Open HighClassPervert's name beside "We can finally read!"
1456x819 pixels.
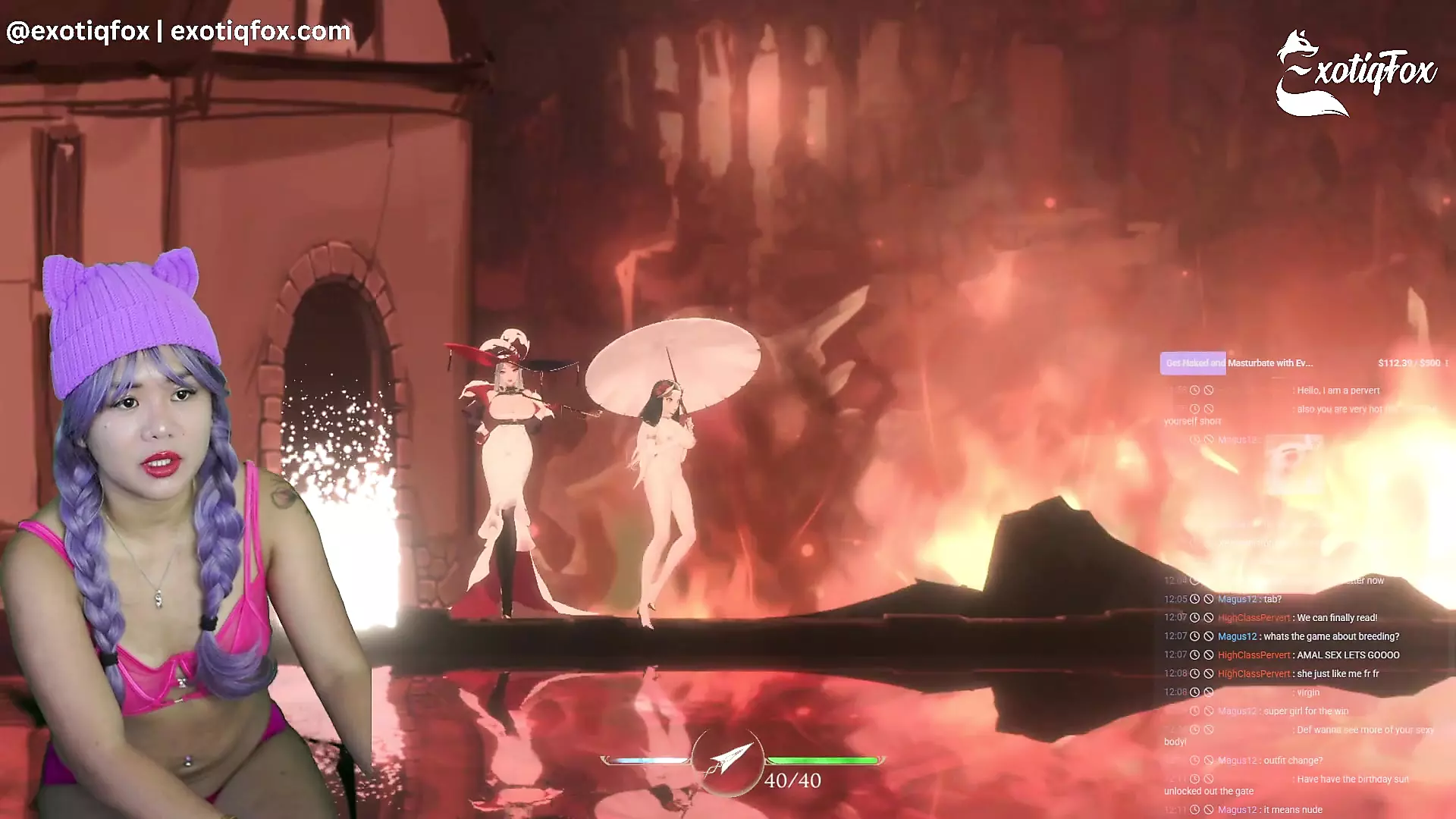pyautogui.click(x=1254, y=618)
